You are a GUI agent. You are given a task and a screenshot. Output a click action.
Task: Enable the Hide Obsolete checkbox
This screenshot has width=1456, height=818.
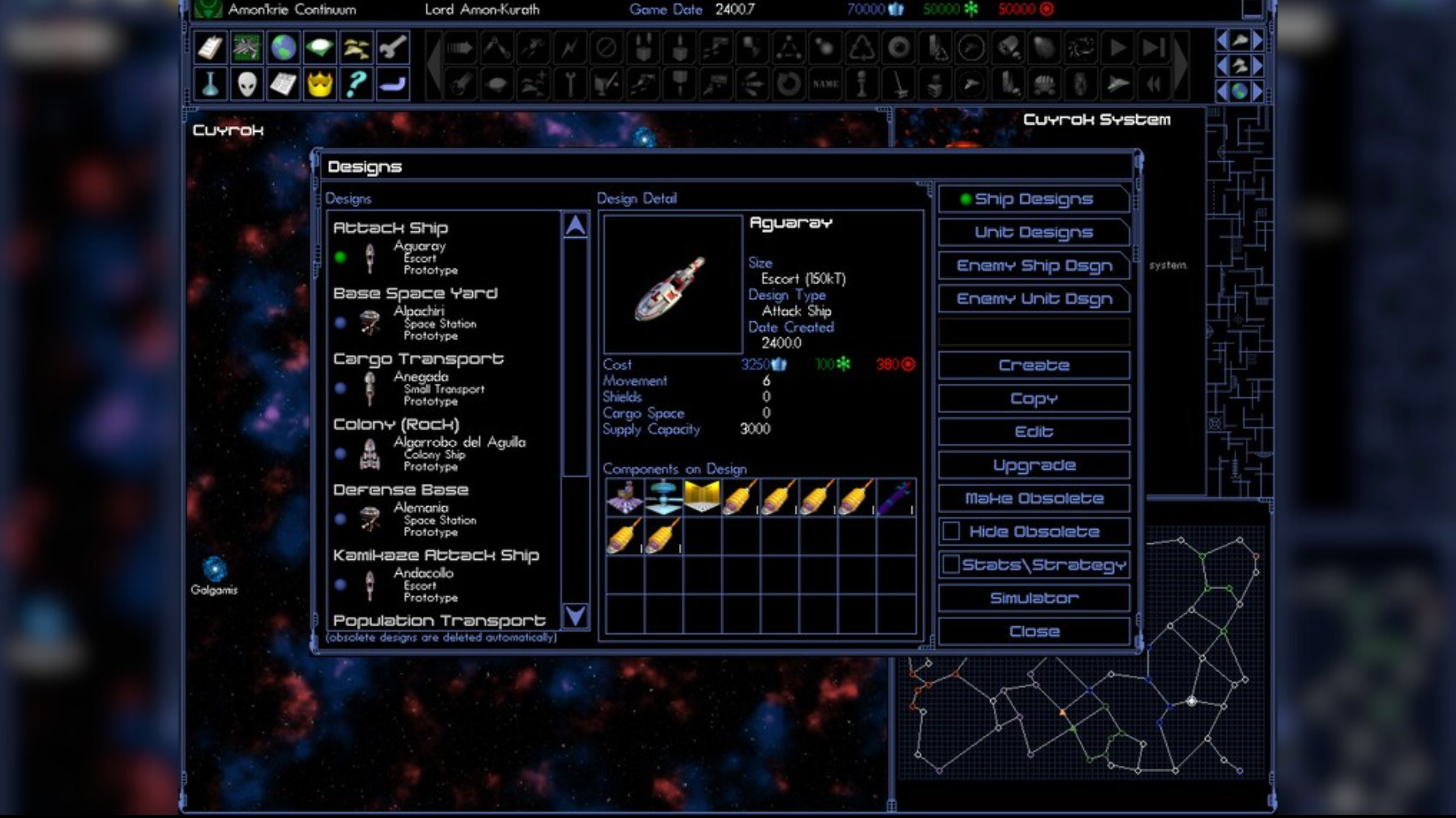[950, 531]
